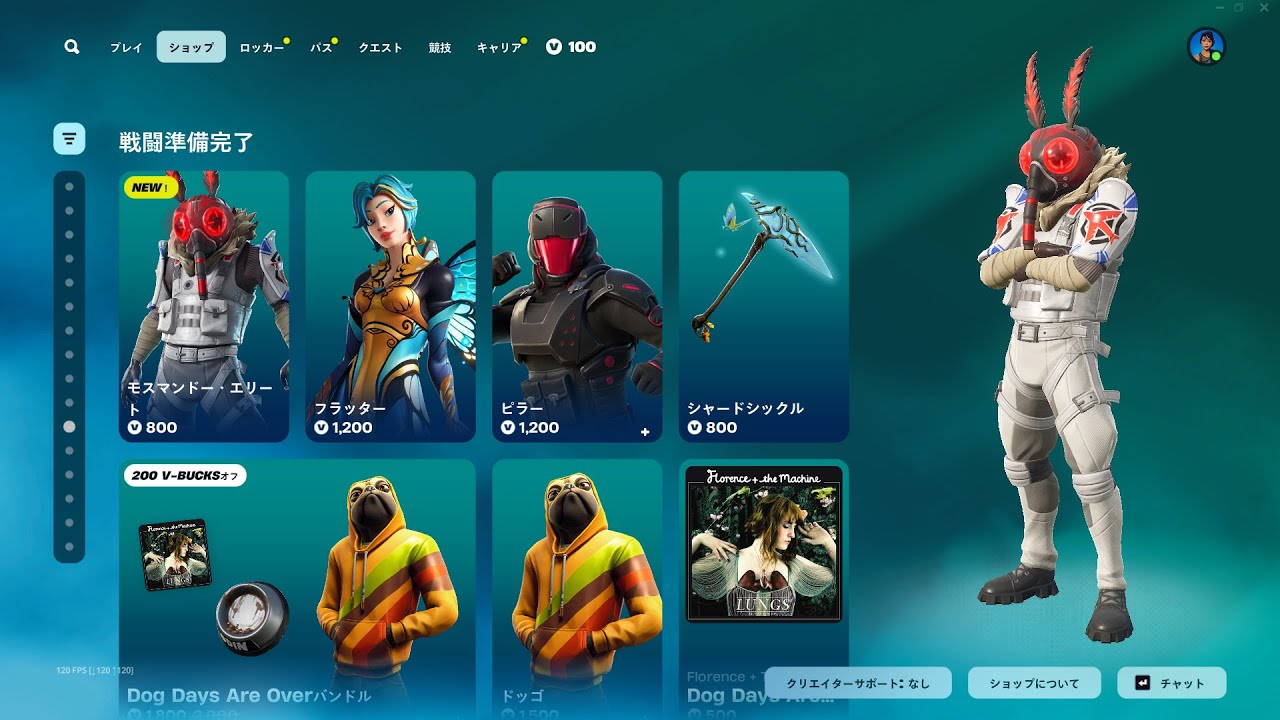This screenshot has height=720, width=1280.
Task: Switch to the プレイ tab
Action: coord(126,47)
